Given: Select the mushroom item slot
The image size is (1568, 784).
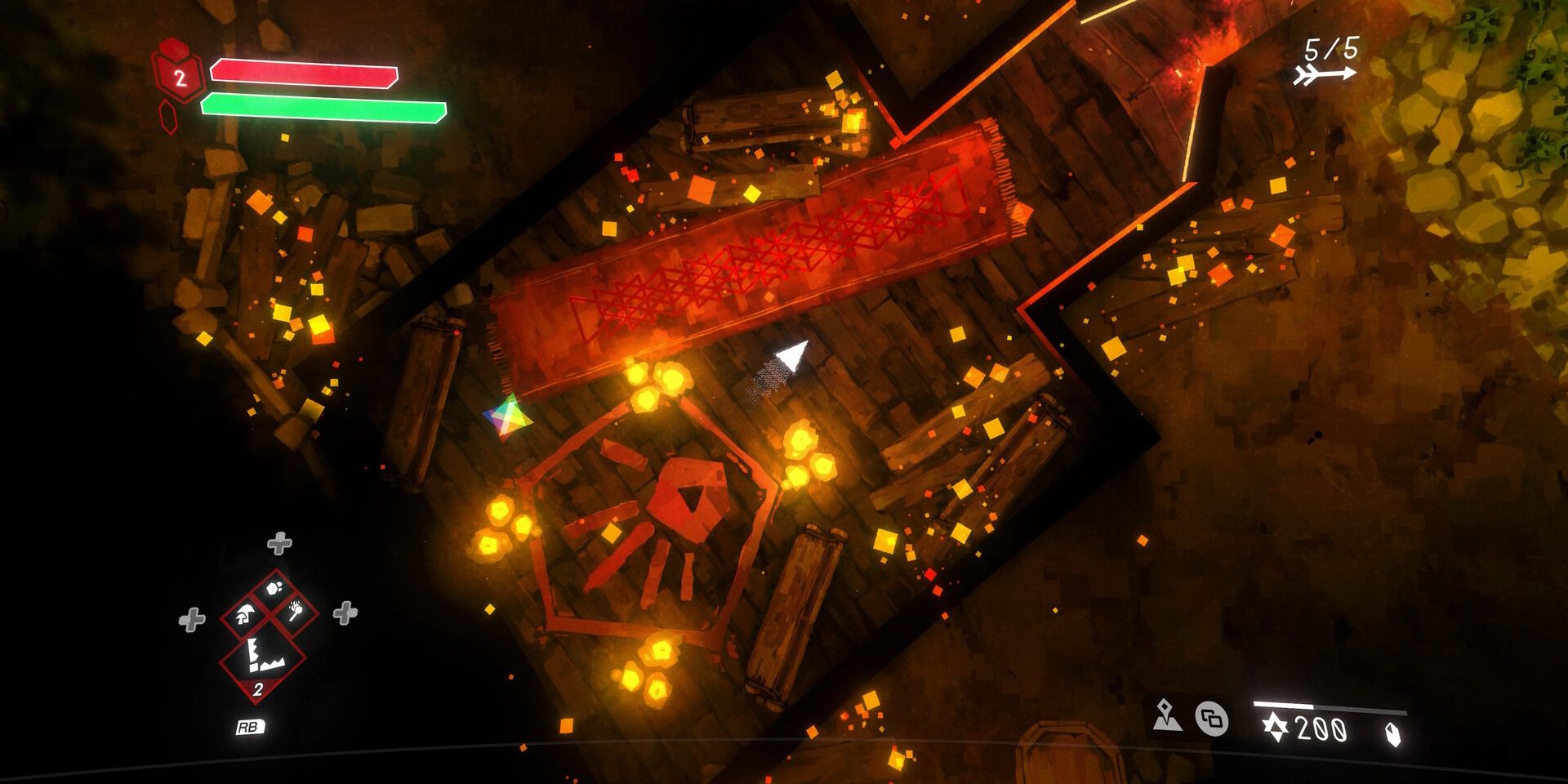Looking at the screenshot, I should pos(243,614).
